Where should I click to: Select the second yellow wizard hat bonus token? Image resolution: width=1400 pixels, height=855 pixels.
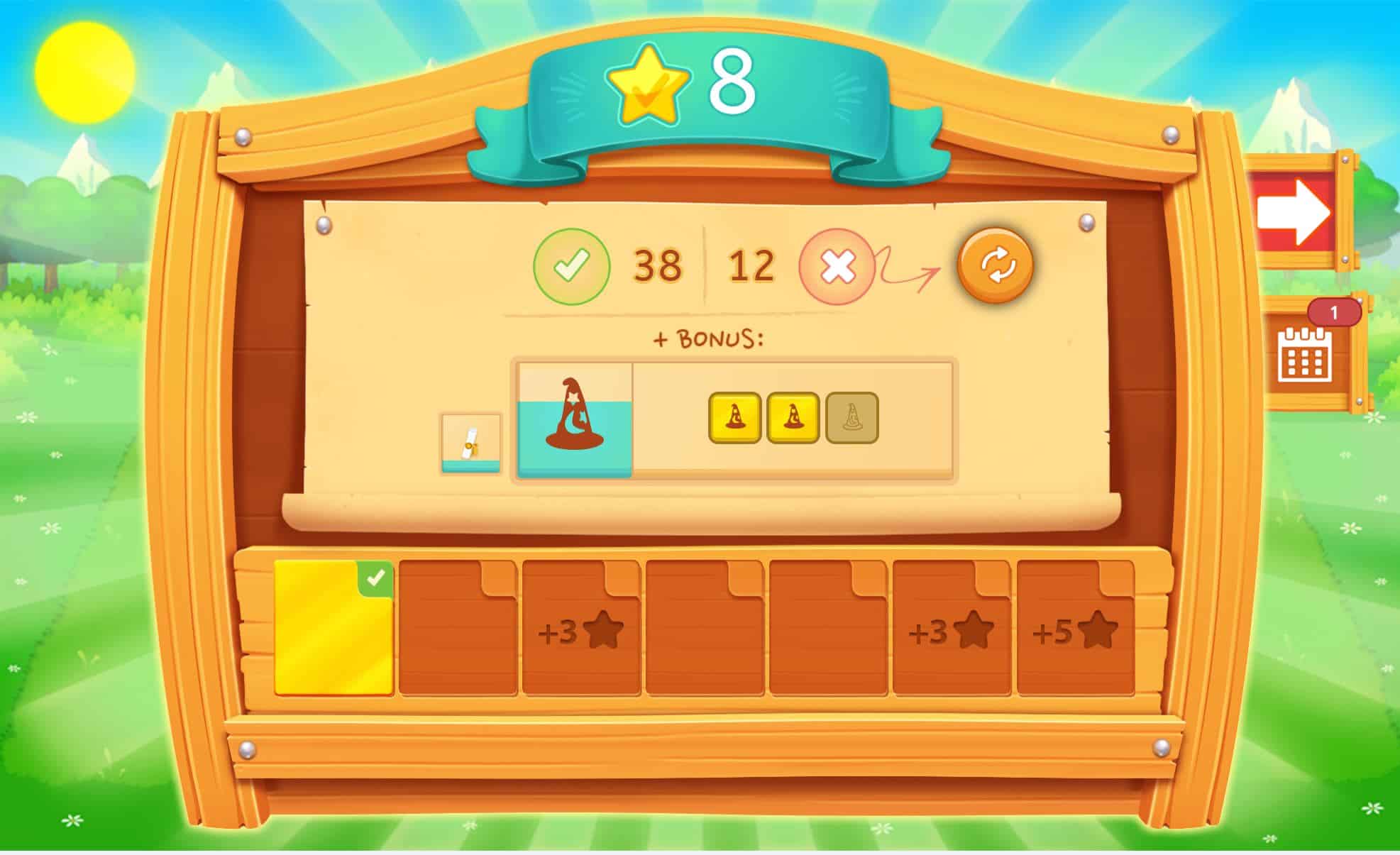(793, 418)
